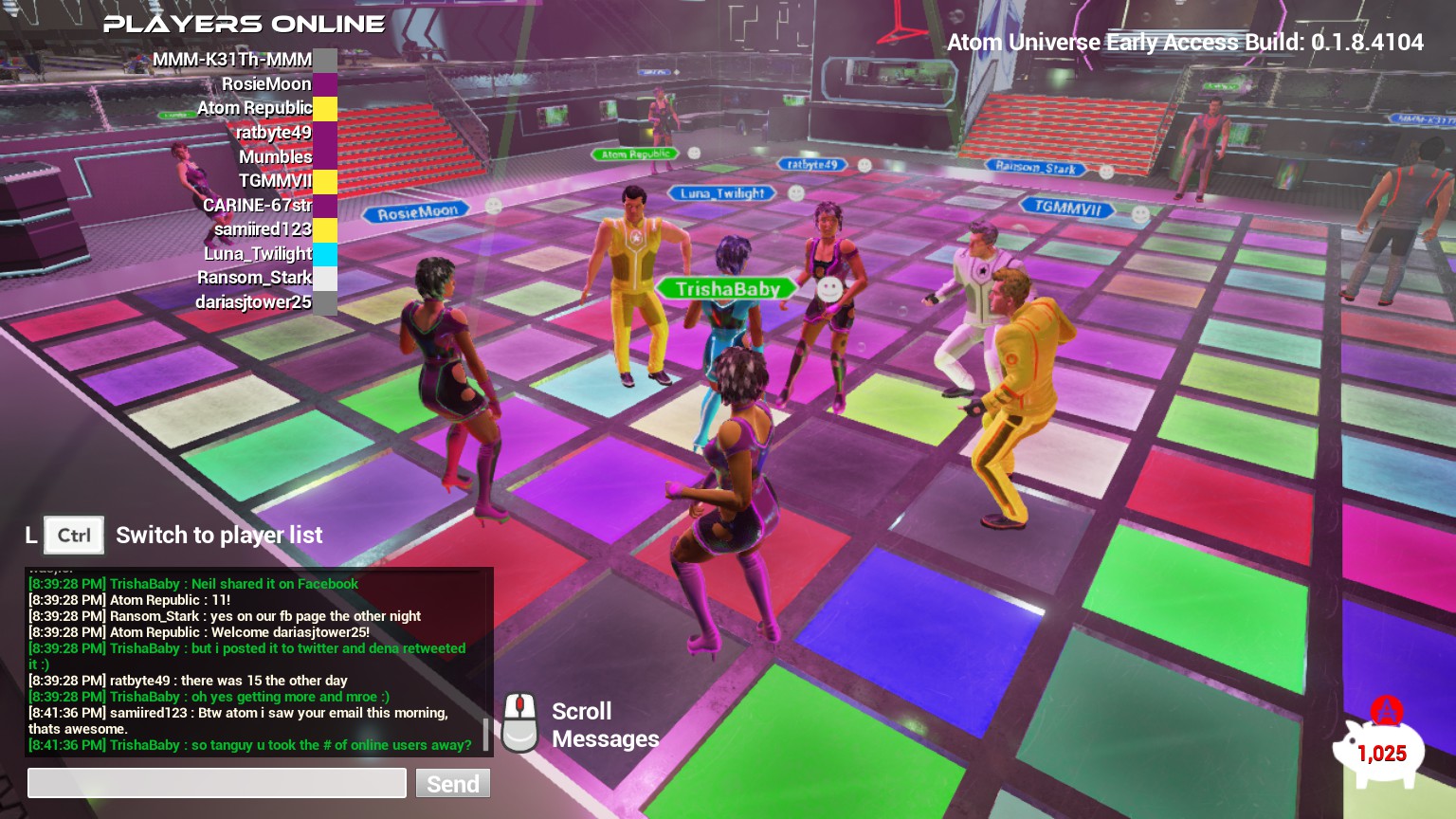The height and width of the screenshot is (819, 1456).
Task: Select CARINE-67str in the players list
Action: pyautogui.click(x=257, y=205)
